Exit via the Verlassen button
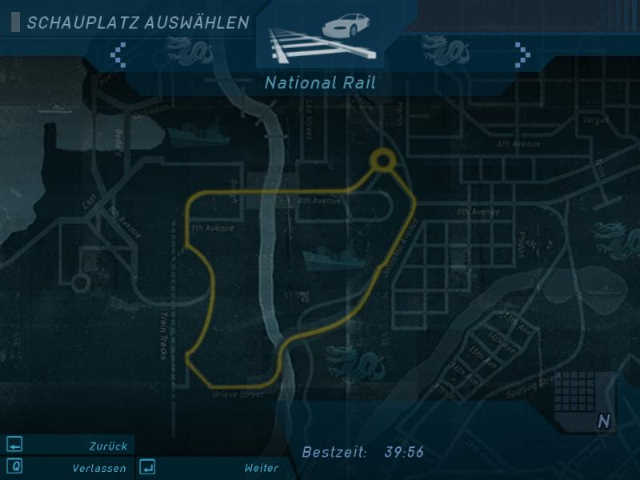The image size is (640, 480). click(x=68, y=467)
